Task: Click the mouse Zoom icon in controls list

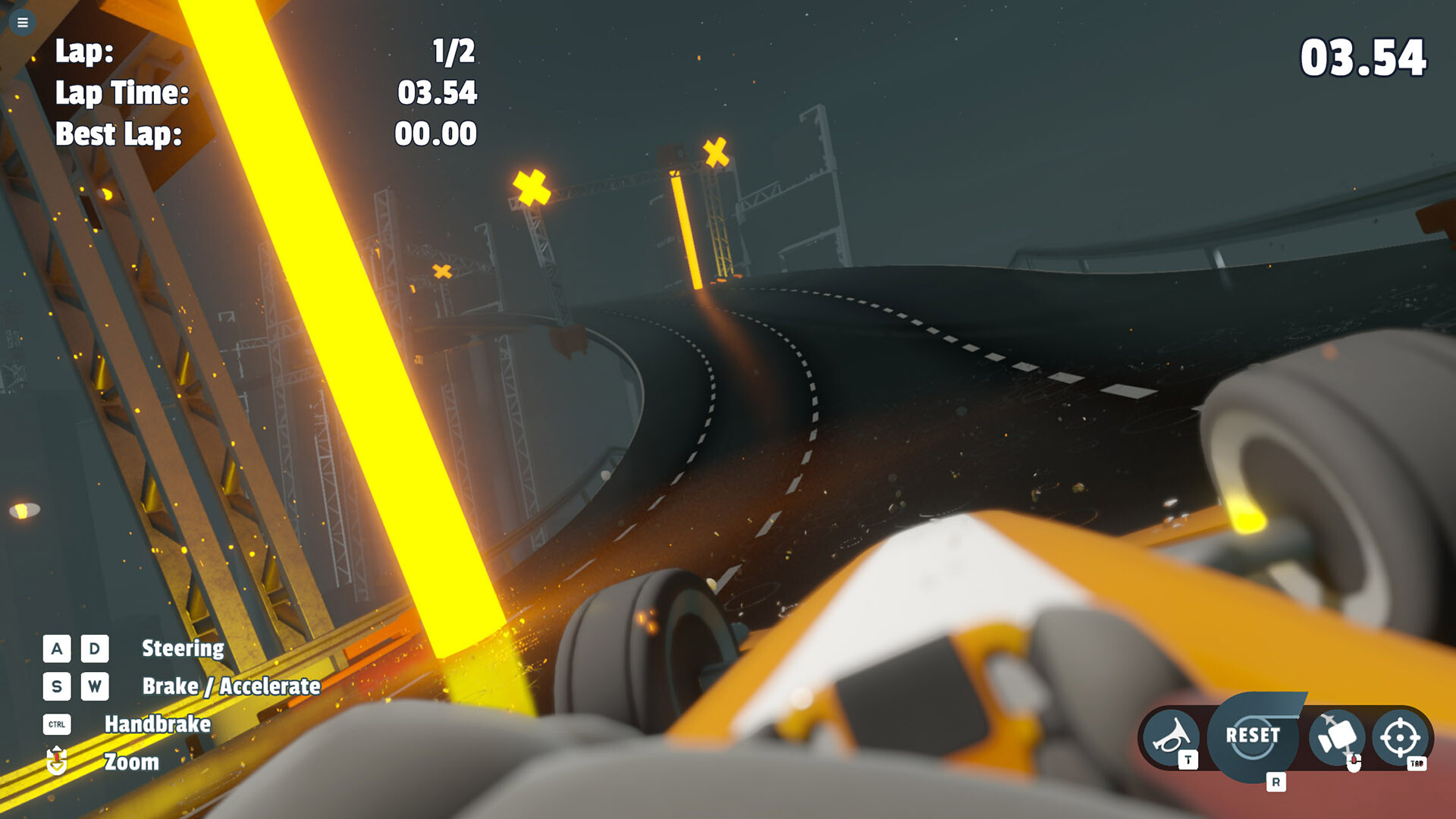Action: pos(56,762)
